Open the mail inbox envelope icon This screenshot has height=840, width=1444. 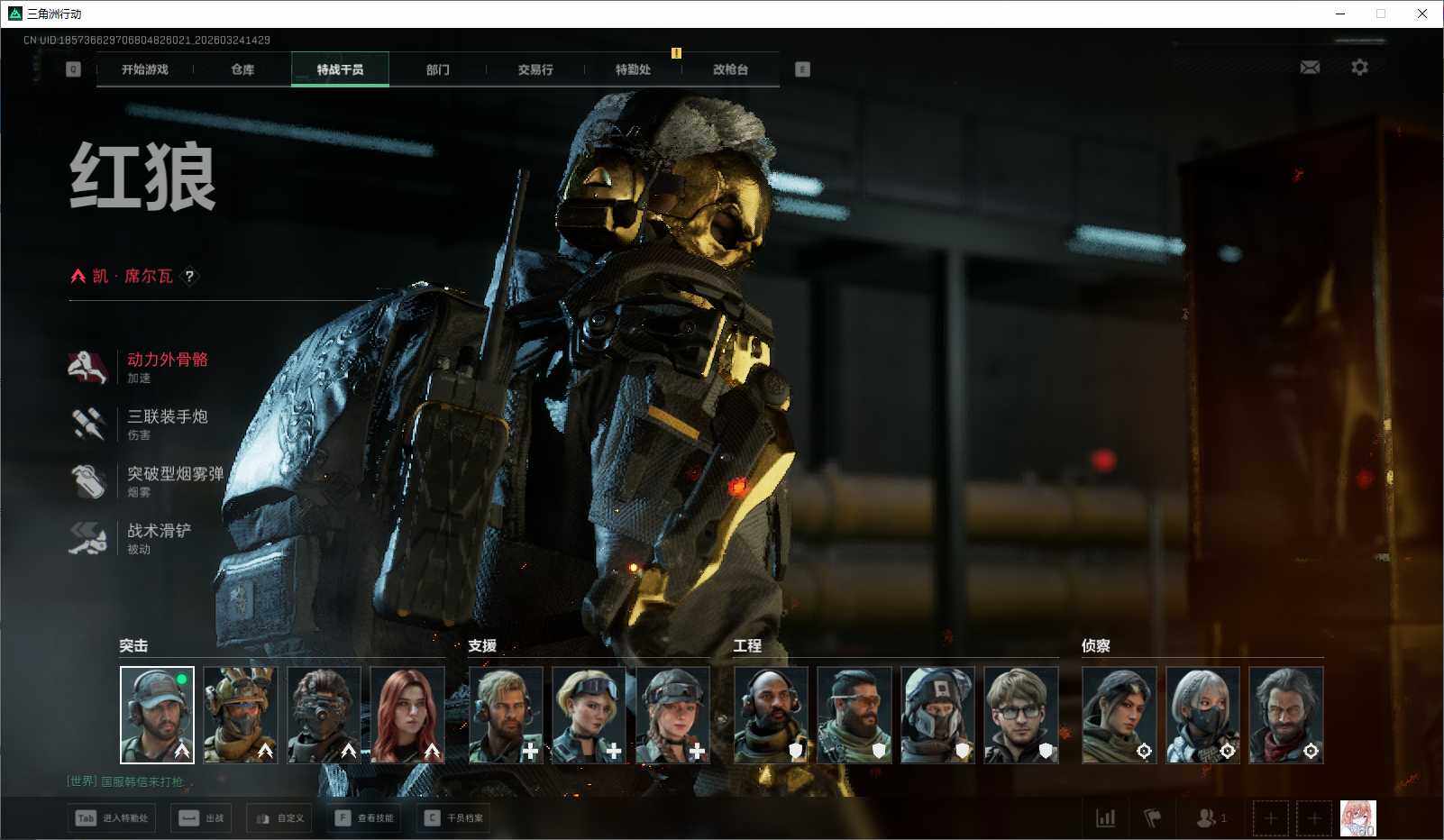tap(1310, 68)
